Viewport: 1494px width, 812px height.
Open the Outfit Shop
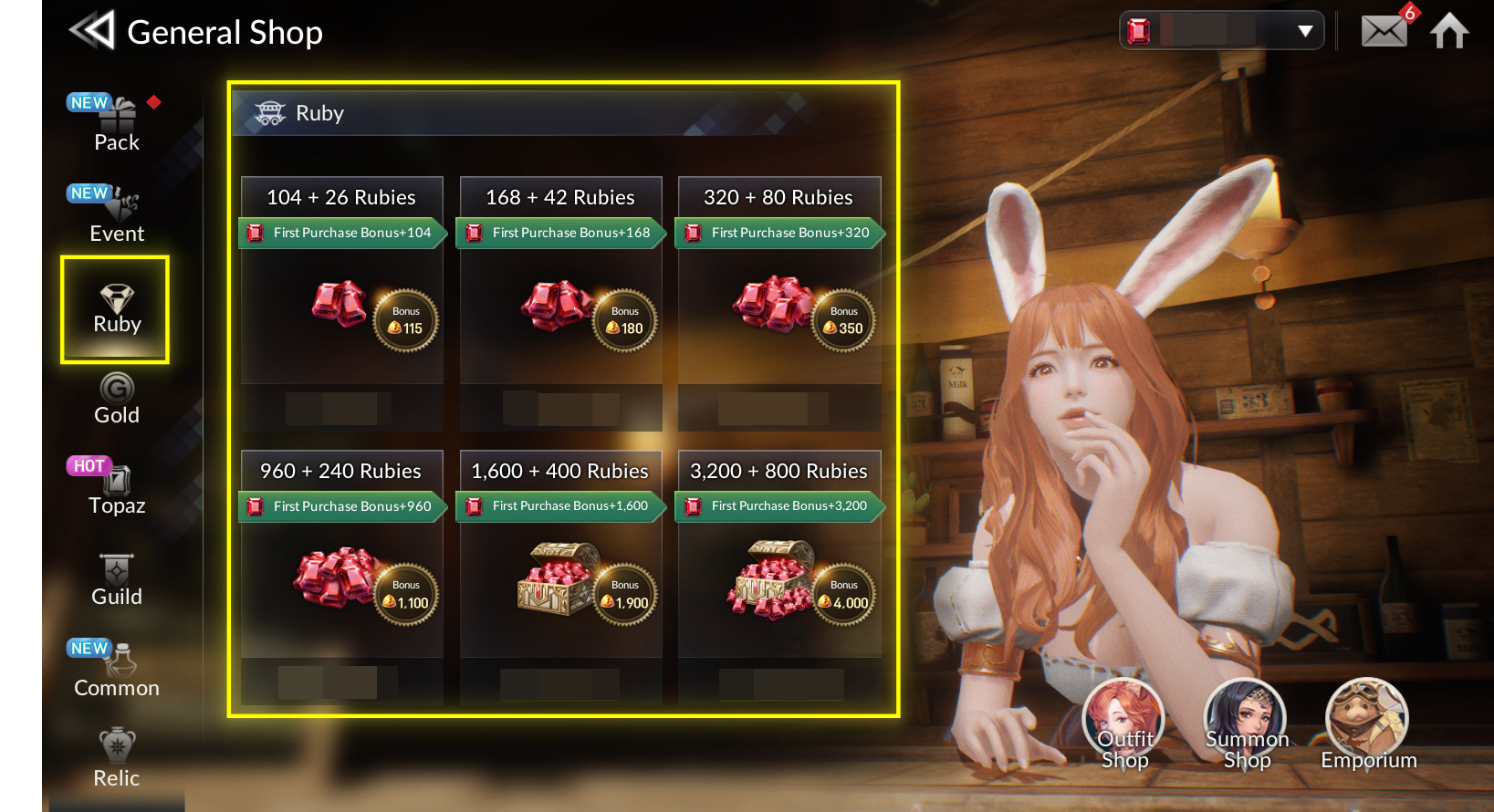pyautogui.click(x=1124, y=725)
